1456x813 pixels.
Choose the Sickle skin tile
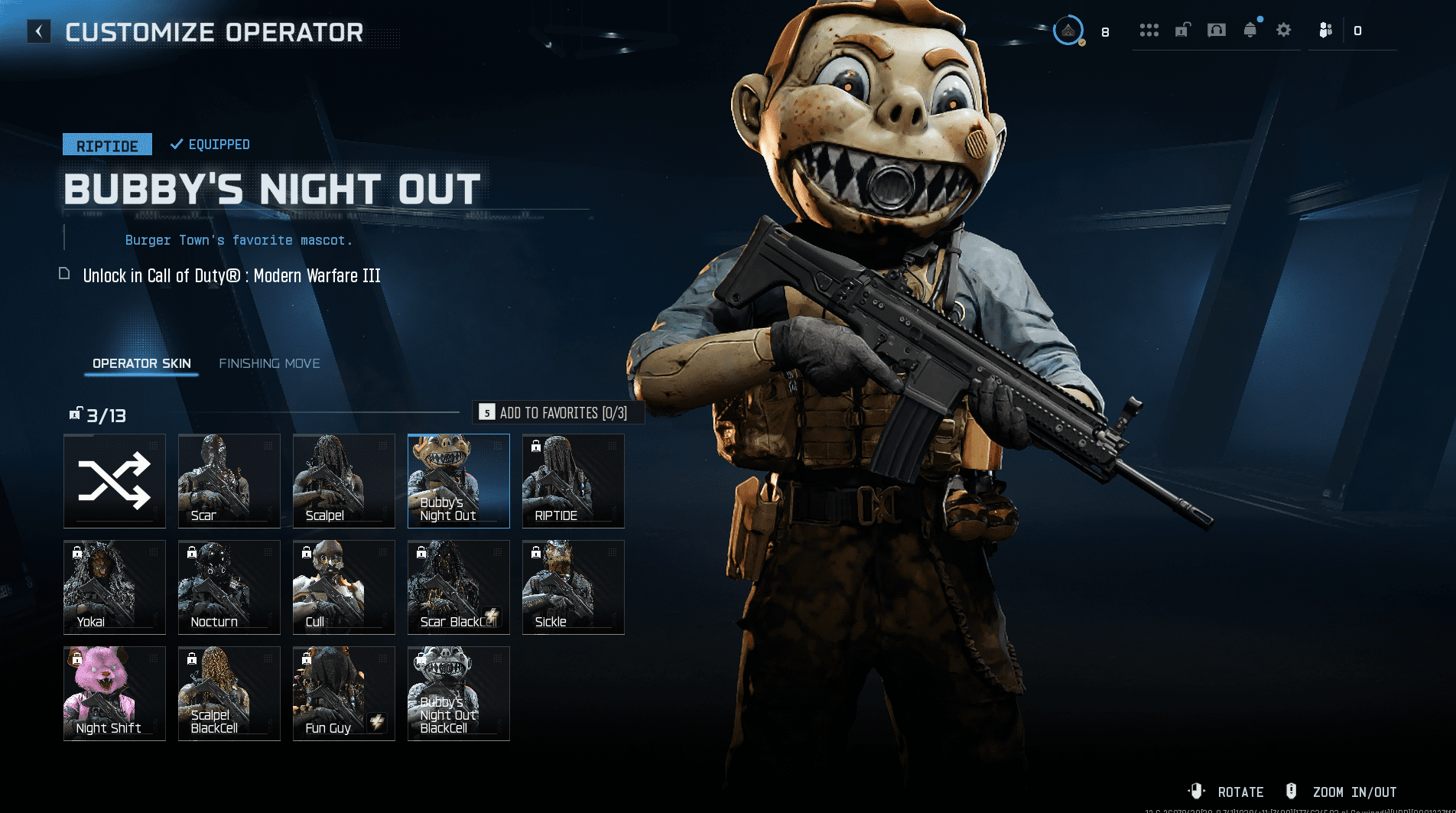(x=574, y=587)
